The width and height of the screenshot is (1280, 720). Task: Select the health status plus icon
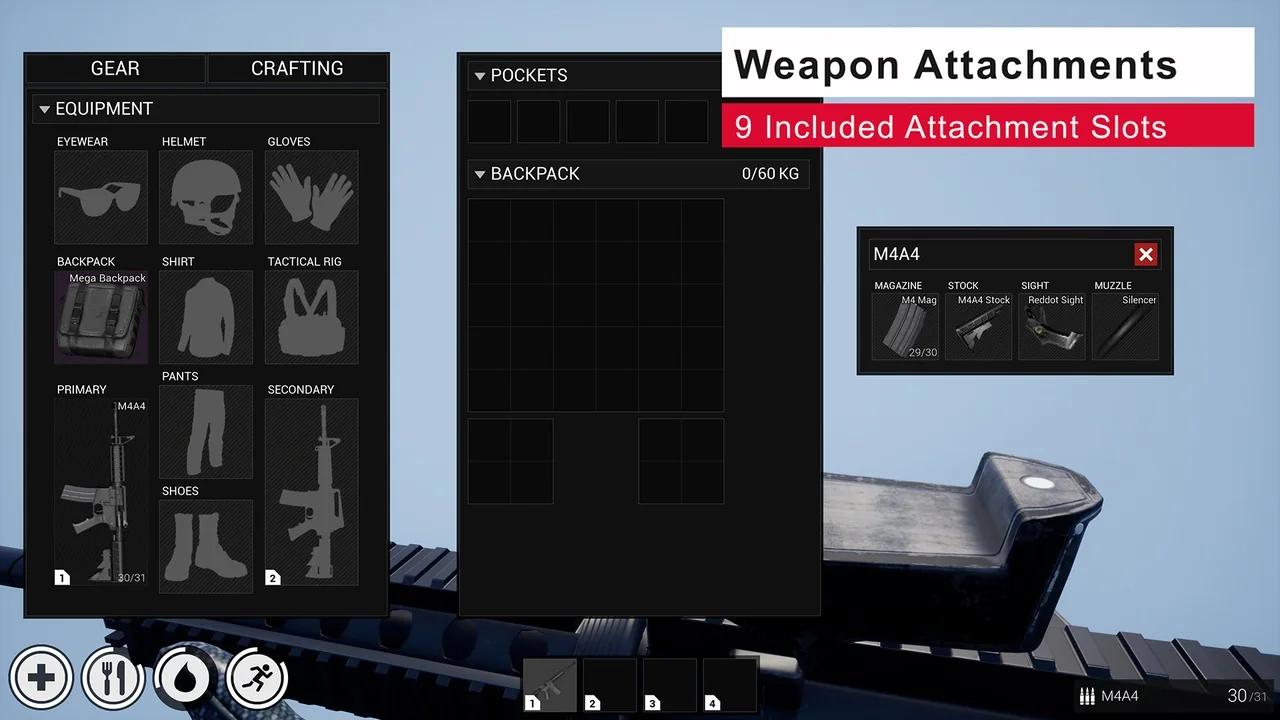click(41, 677)
